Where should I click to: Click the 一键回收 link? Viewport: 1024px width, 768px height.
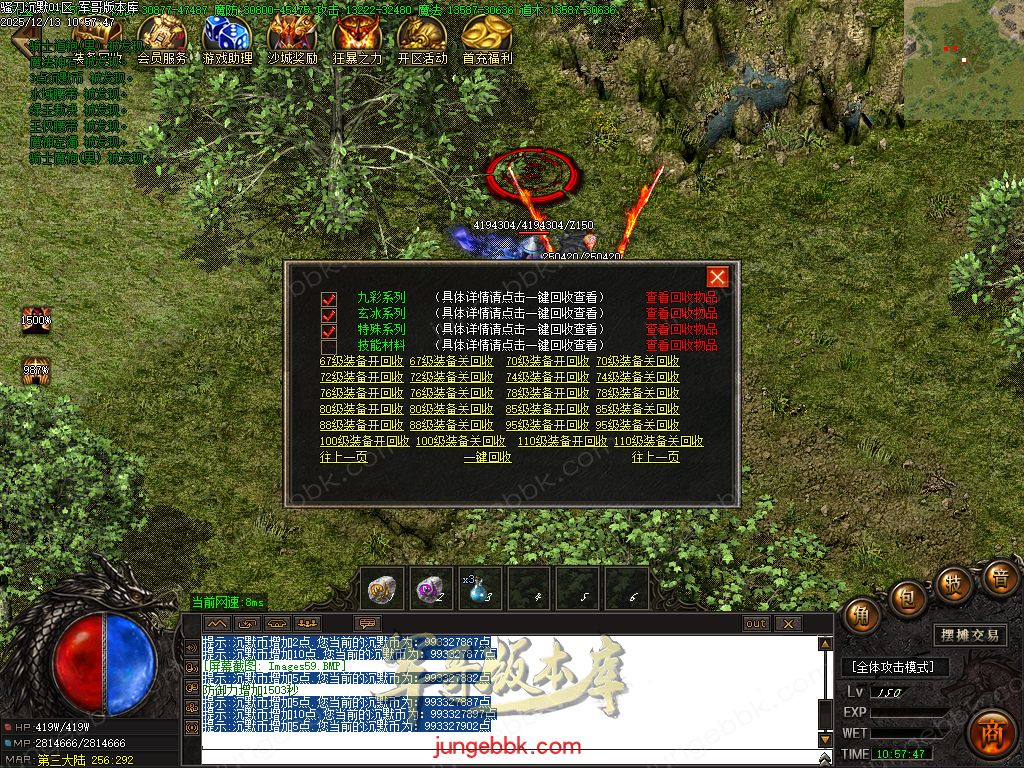click(487, 457)
